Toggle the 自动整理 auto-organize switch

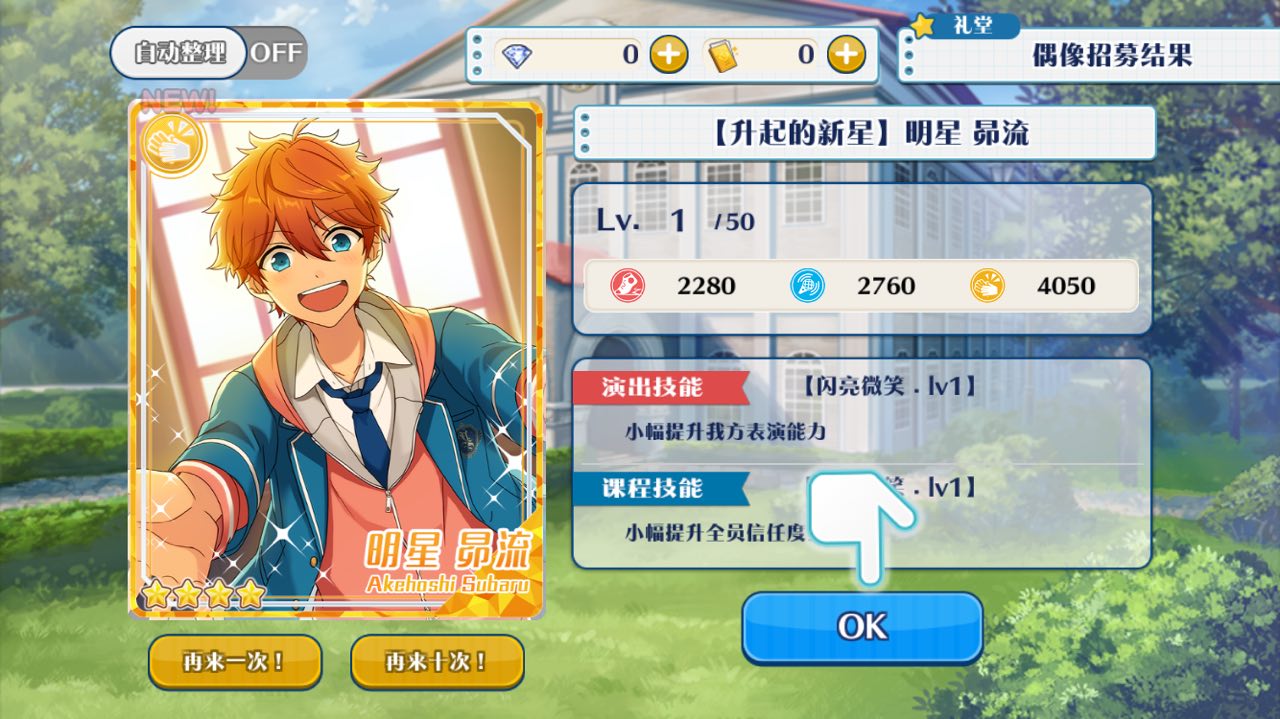pyautogui.click(x=208, y=53)
